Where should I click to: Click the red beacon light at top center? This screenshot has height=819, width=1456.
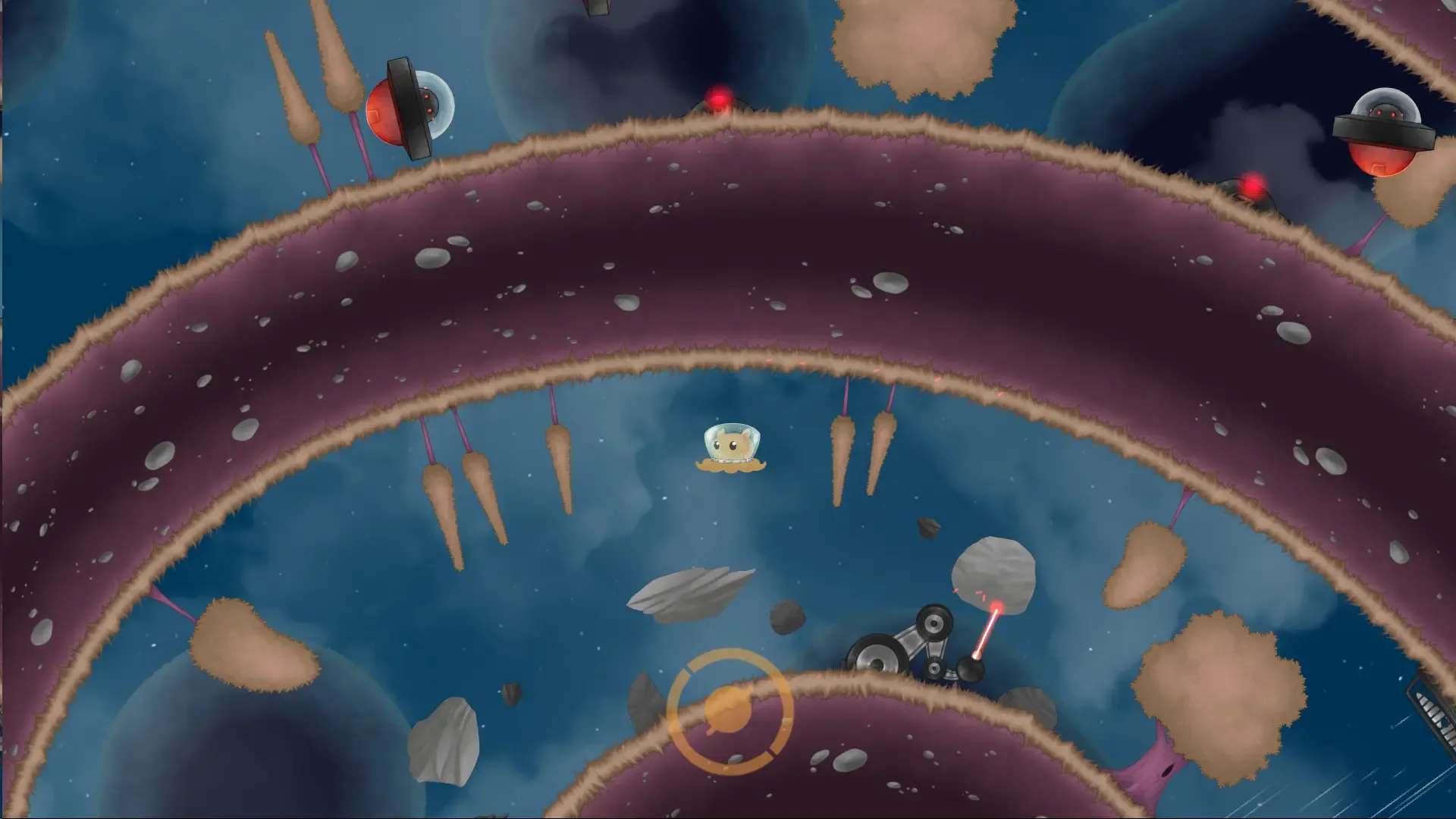(x=718, y=97)
